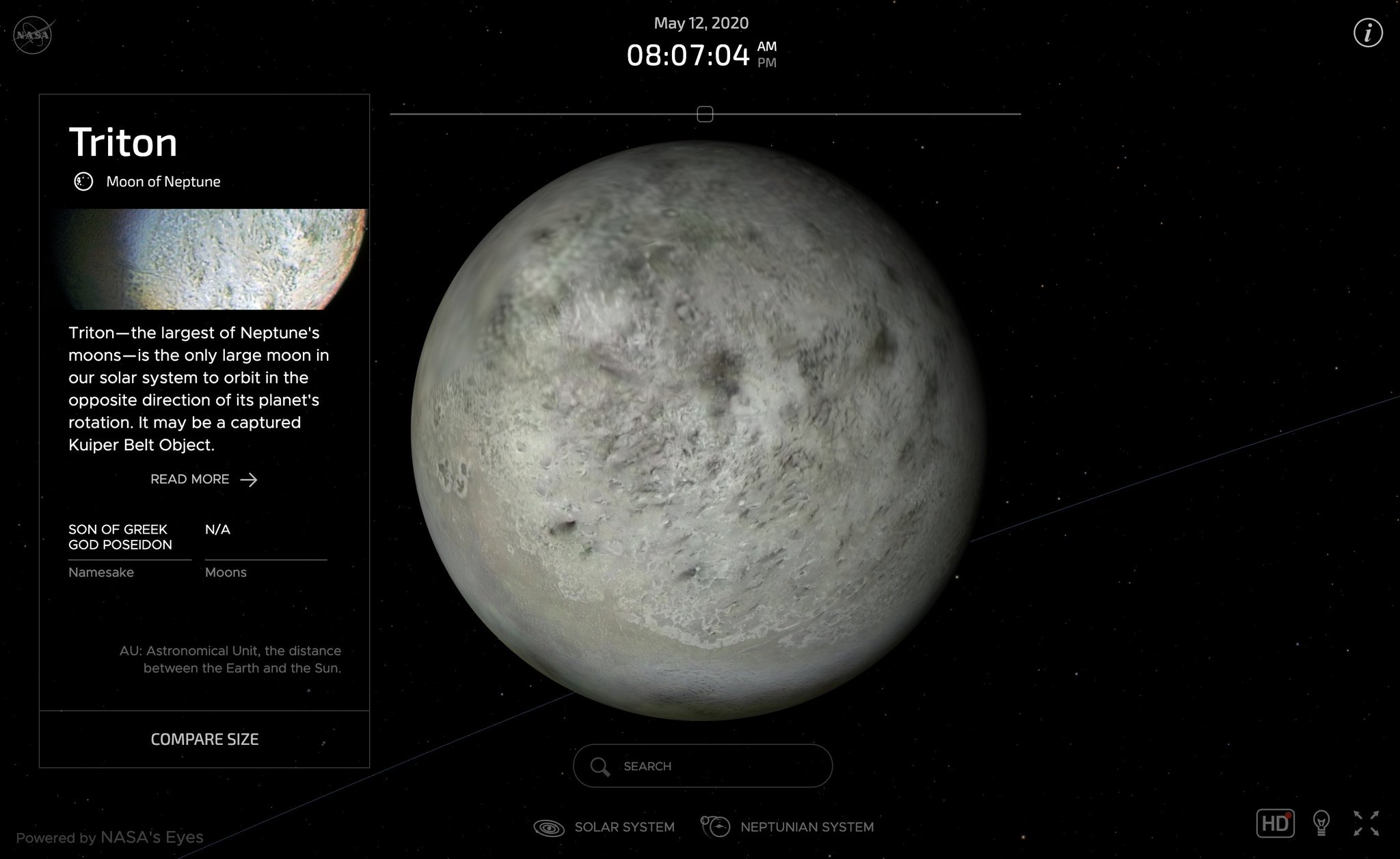
Task: Click the moon symbol beside Moon of Neptune
Action: (83, 182)
